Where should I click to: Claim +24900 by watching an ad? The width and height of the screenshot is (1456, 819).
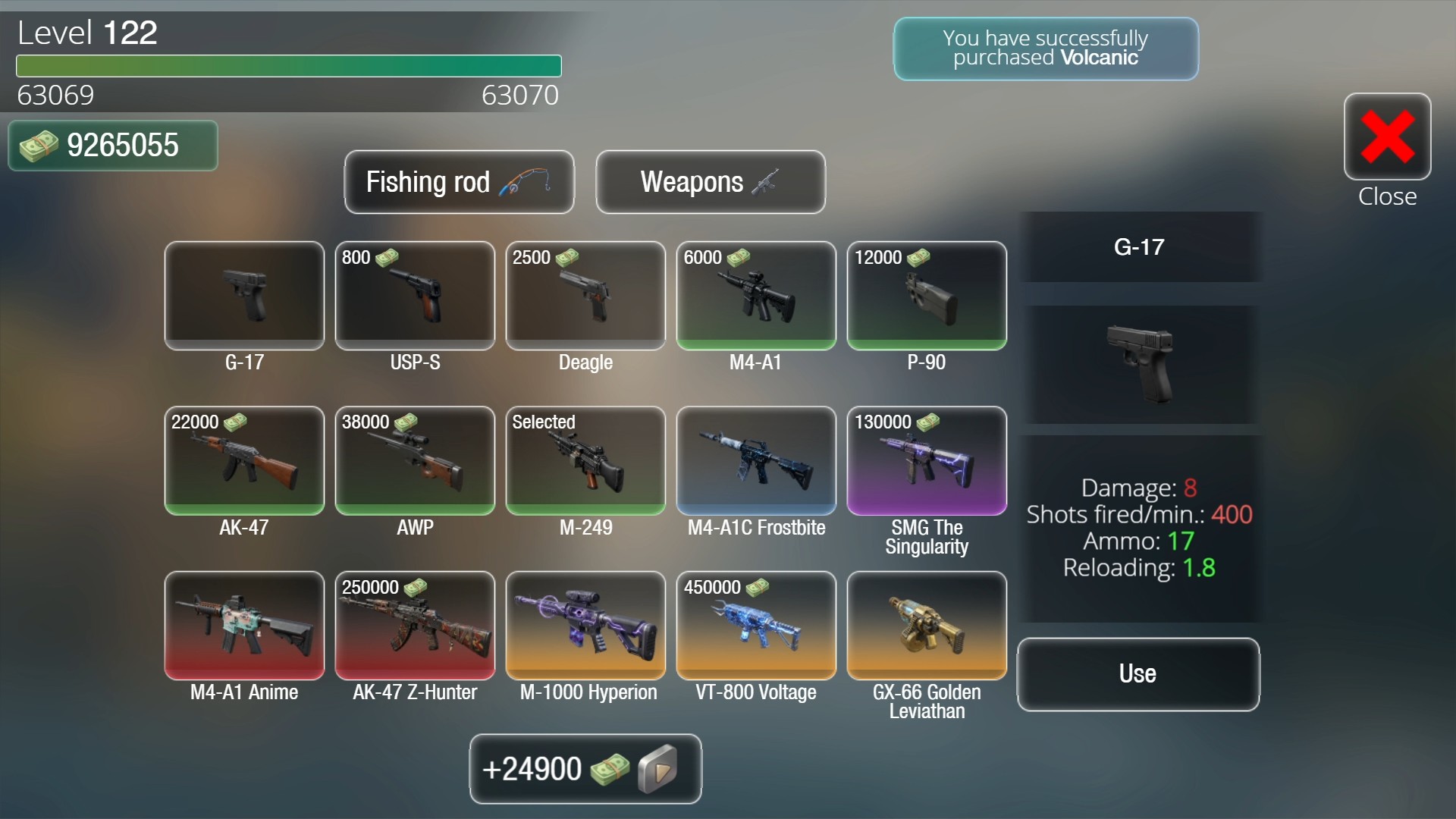(x=585, y=769)
